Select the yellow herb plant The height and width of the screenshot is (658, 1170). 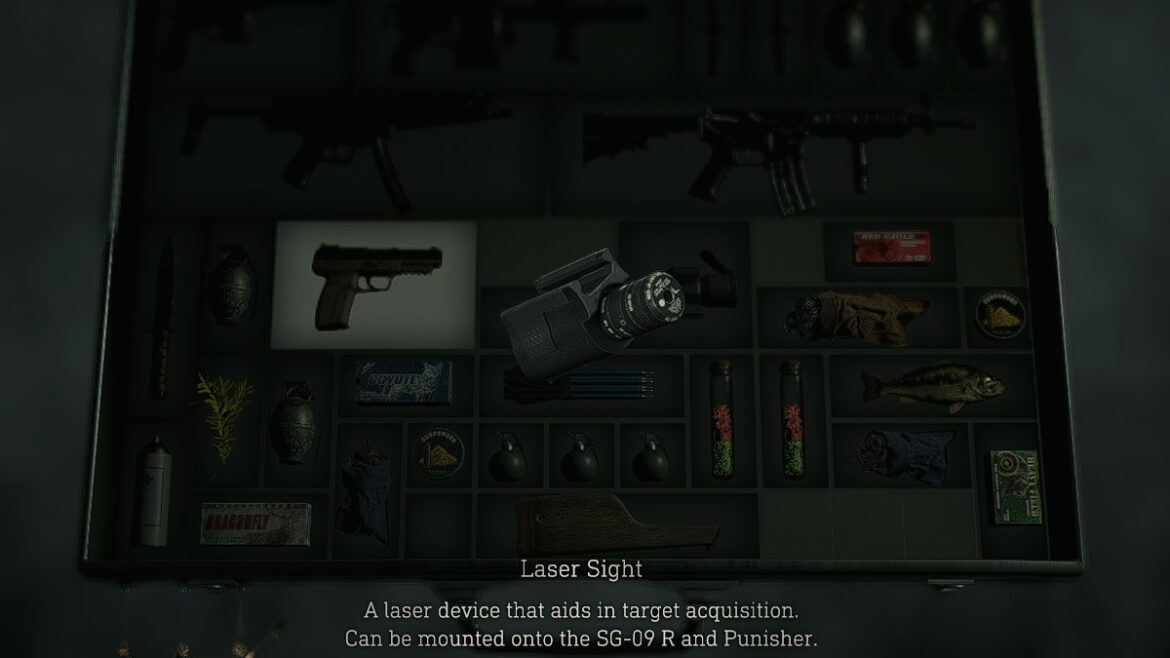click(x=222, y=414)
